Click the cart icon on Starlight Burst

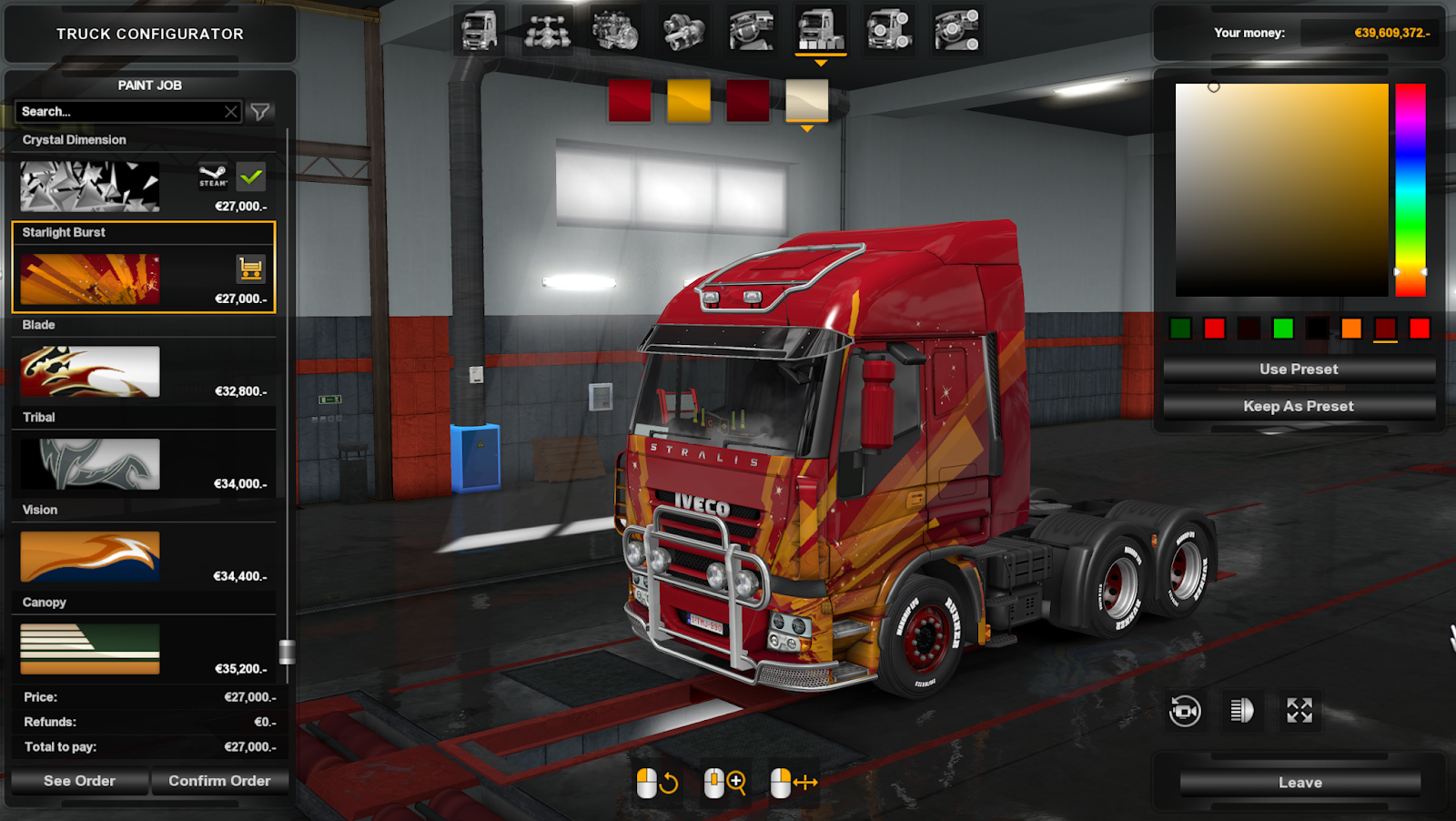tap(249, 269)
